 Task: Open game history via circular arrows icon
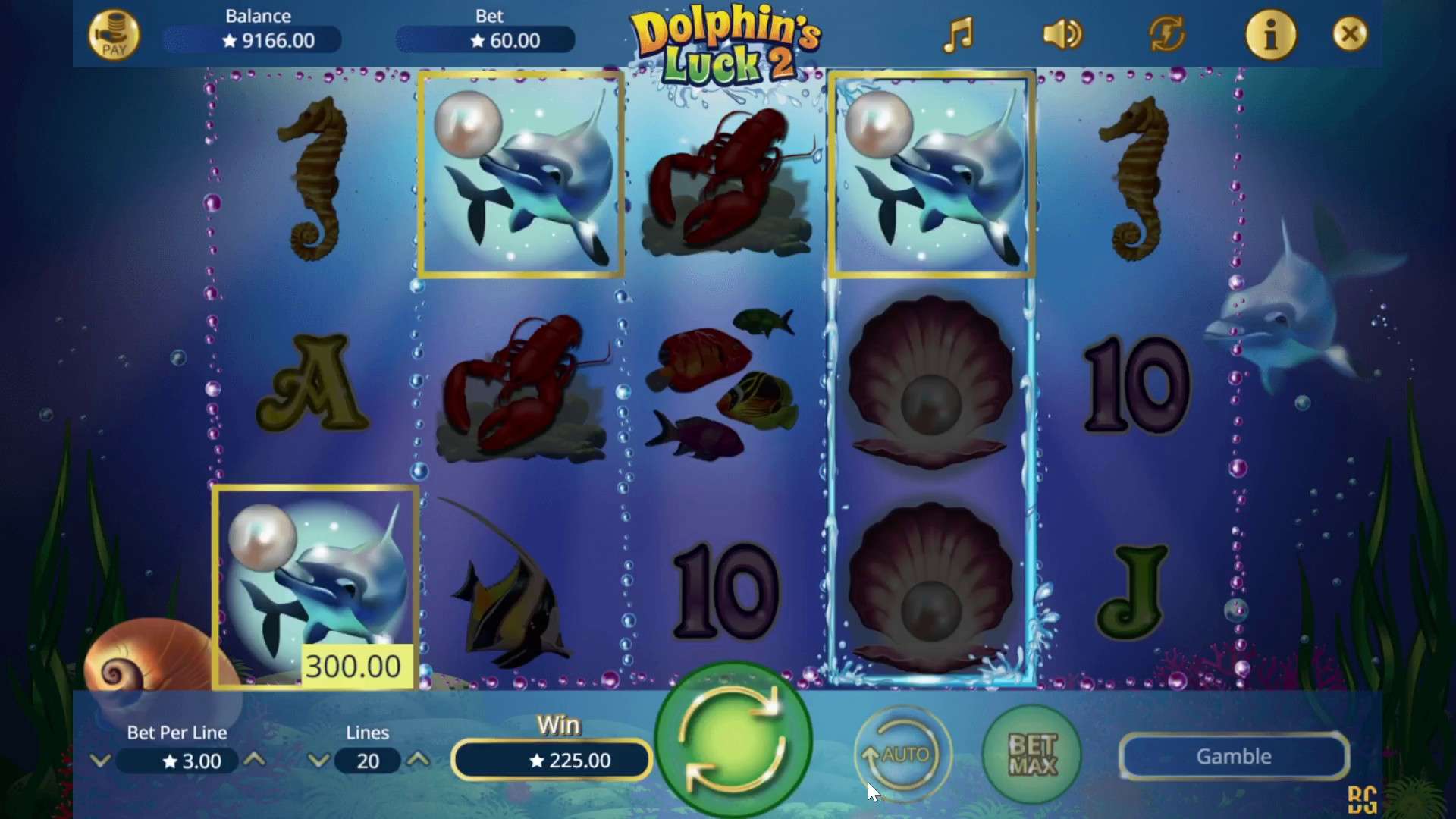(1166, 33)
